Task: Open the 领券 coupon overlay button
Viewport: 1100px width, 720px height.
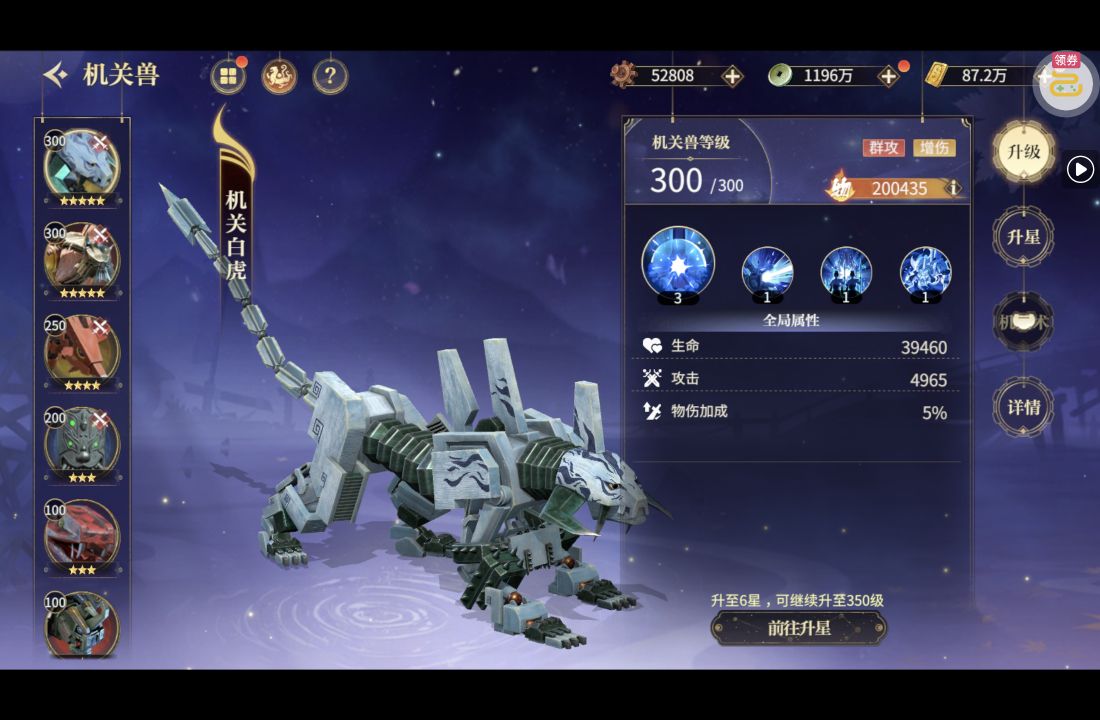Action: tap(1065, 82)
